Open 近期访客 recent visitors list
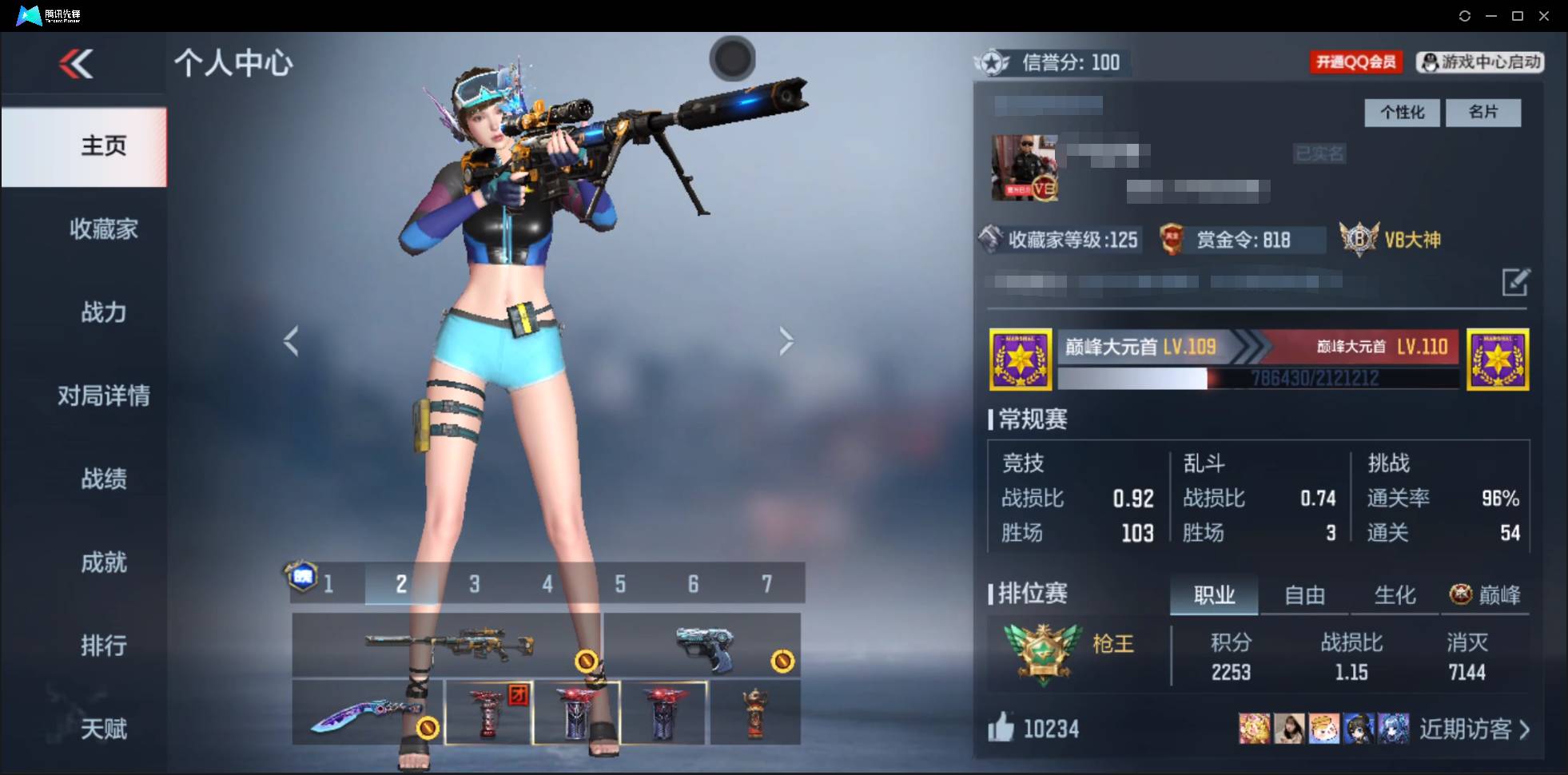 point(1468,728)
